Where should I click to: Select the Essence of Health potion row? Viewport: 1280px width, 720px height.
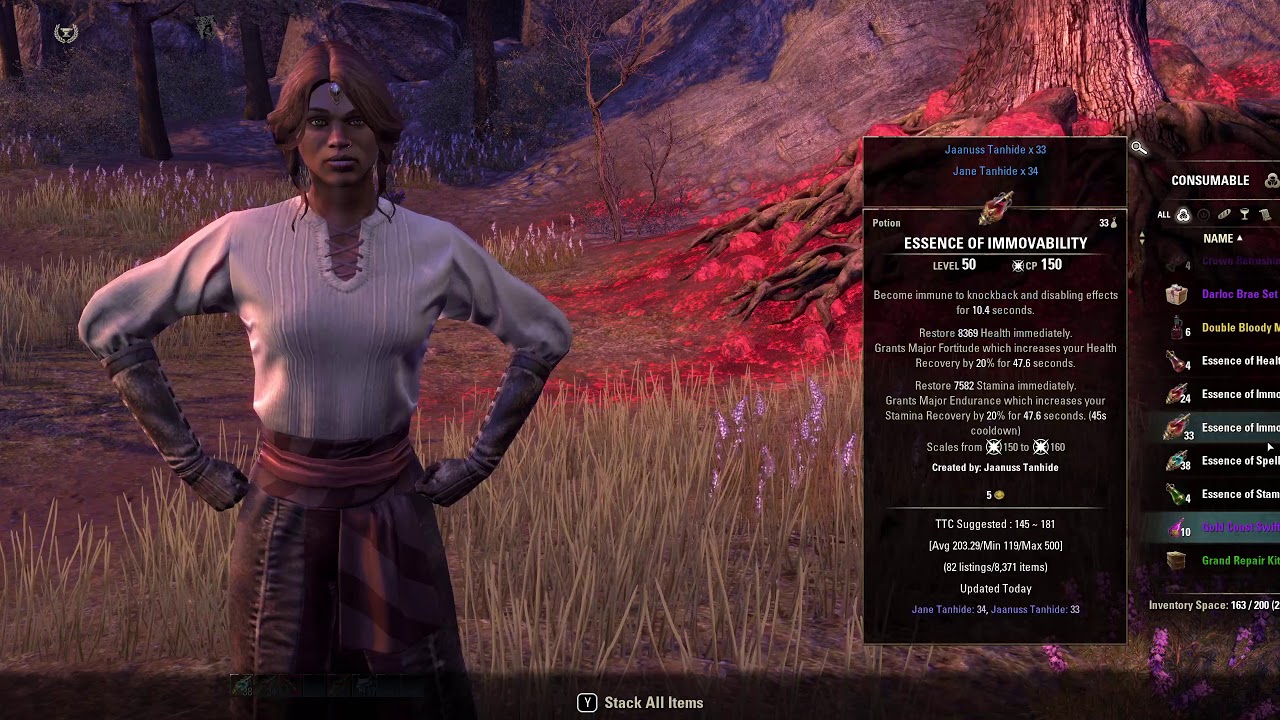tap(1239, 361)
